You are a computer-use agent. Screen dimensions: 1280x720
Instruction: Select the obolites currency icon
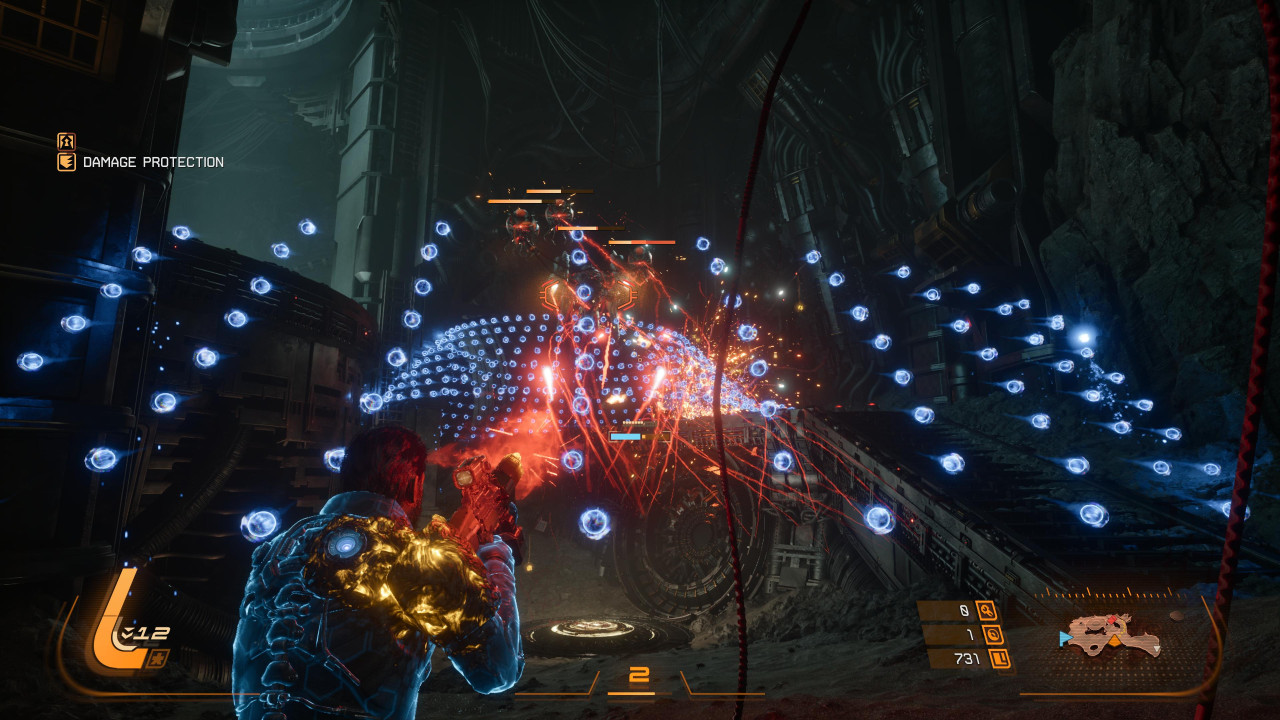999,658
